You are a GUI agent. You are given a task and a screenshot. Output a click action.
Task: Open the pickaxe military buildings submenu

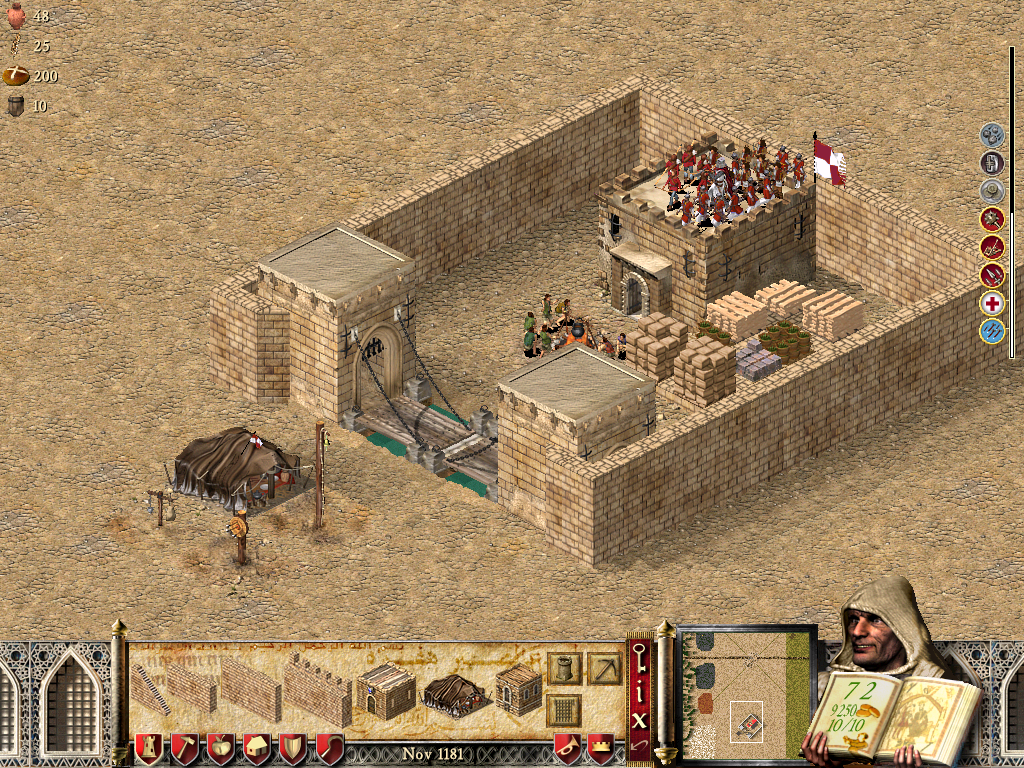(604, 669)
